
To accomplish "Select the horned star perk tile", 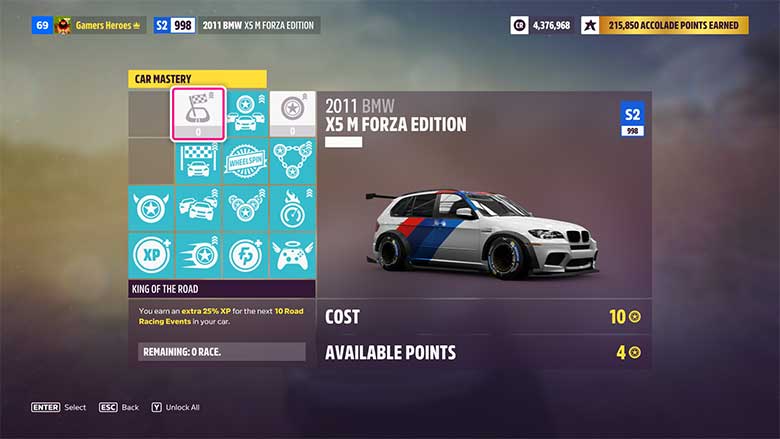I will (x=151, y=208).
